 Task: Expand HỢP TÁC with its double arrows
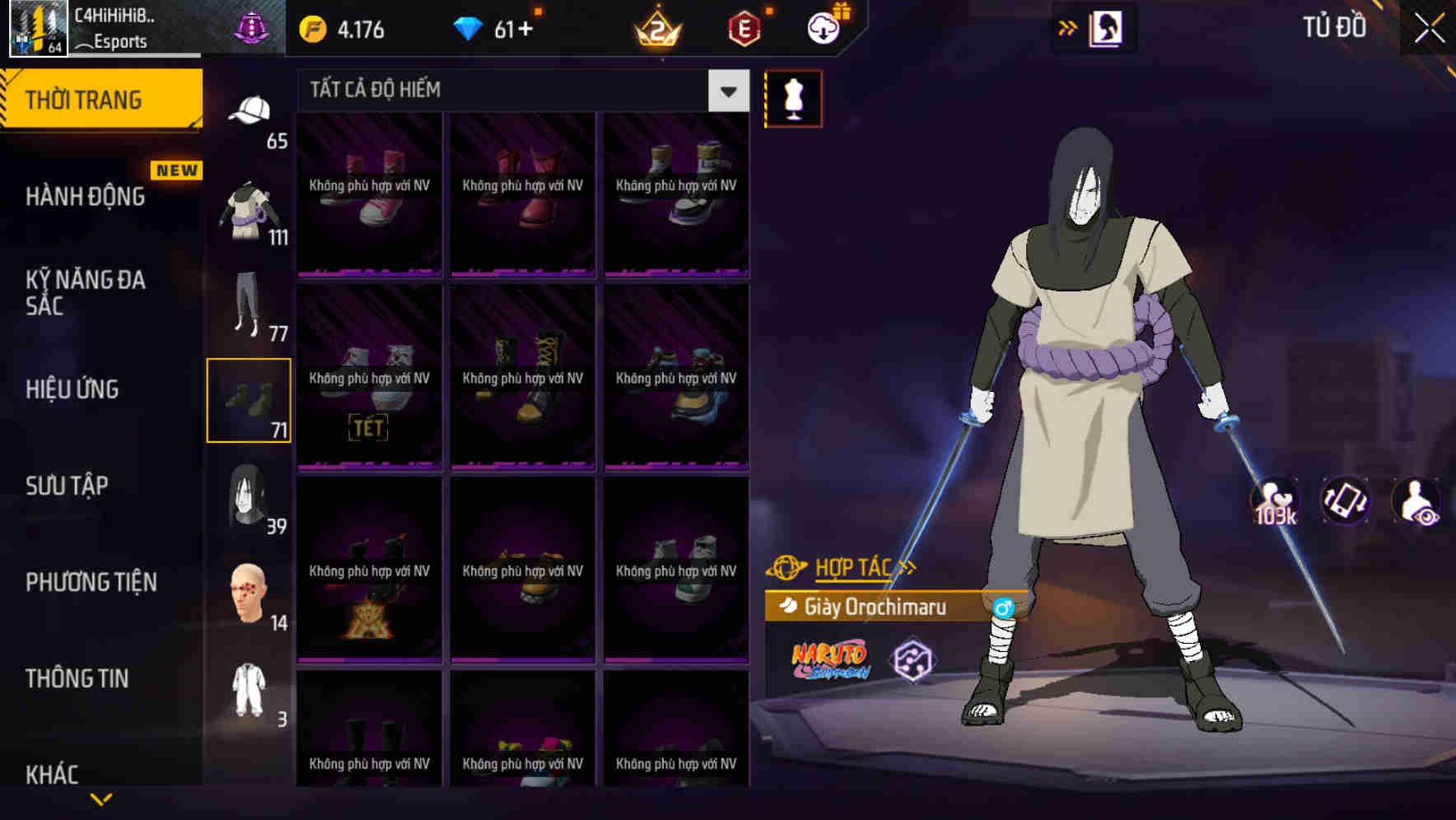(x=908, y=566)
